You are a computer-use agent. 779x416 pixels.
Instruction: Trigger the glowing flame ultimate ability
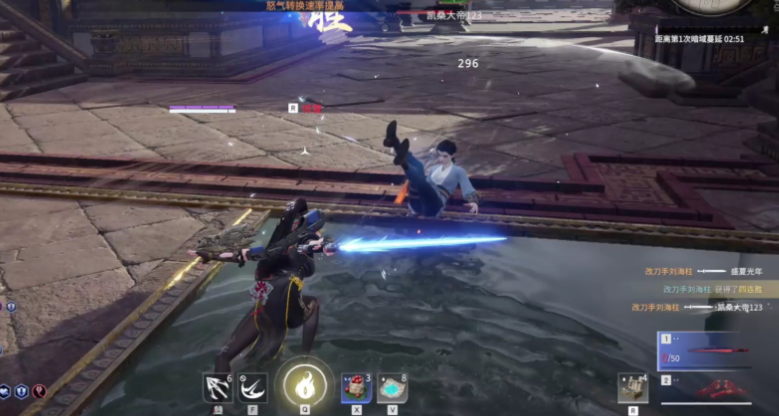click(x=304, y=384)
